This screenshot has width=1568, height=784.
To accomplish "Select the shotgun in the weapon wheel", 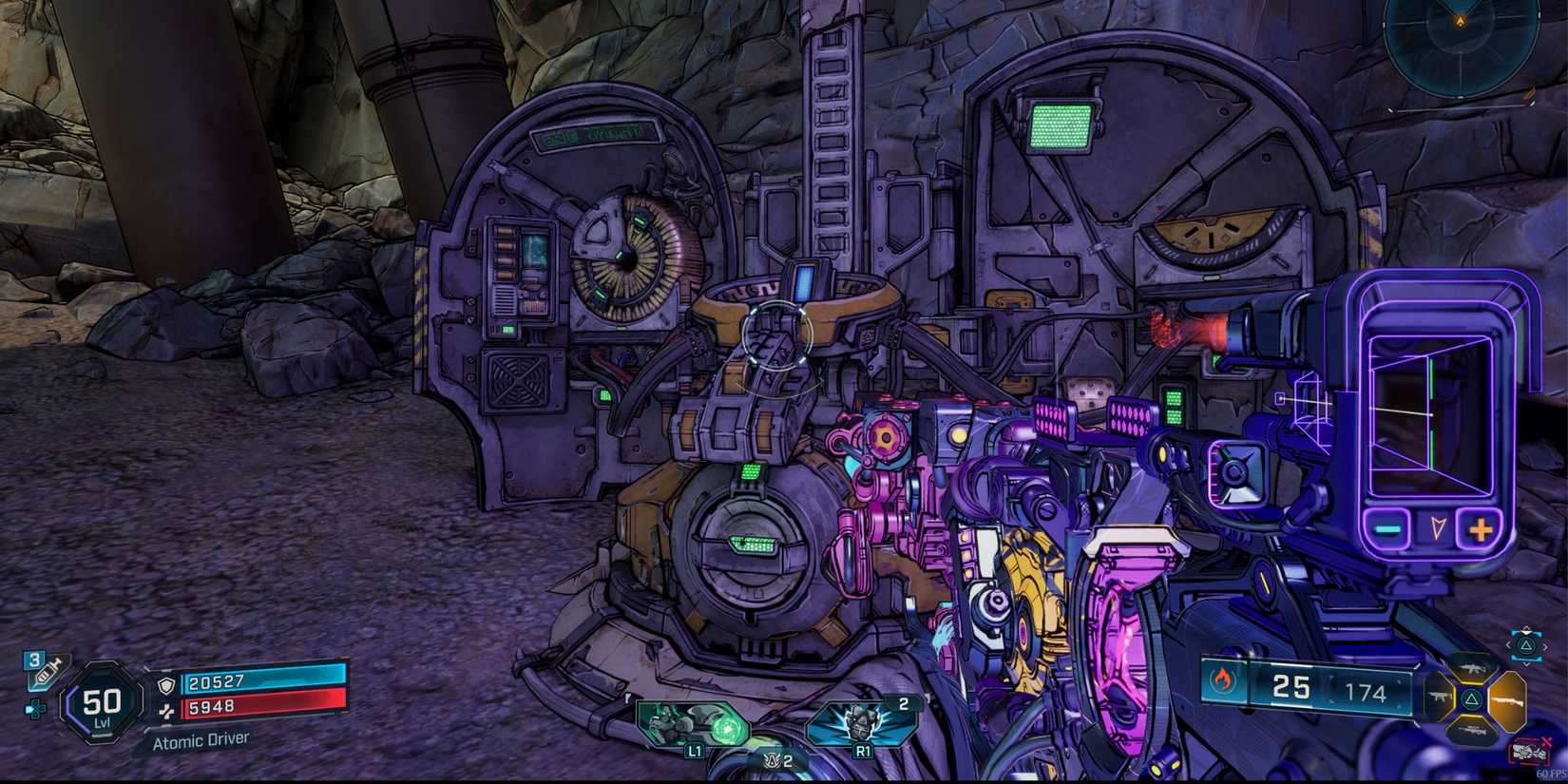I will (1507, 701).
